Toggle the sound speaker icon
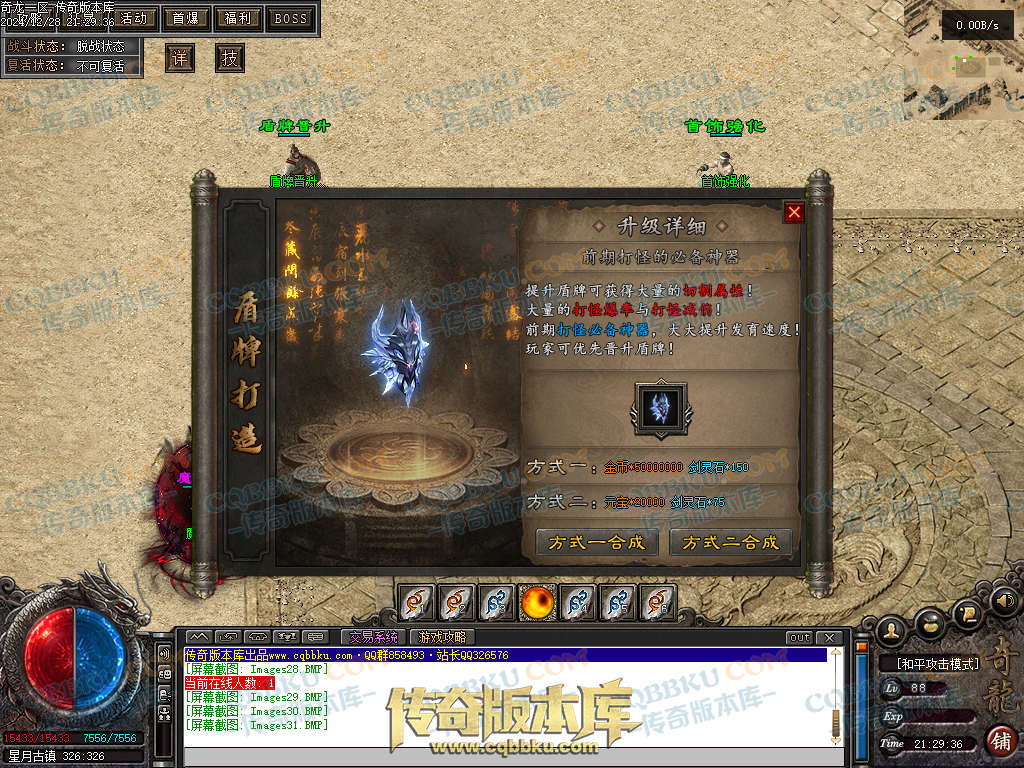The width and height of the screenshot is (1024, 768). [x=1003, y=601]
